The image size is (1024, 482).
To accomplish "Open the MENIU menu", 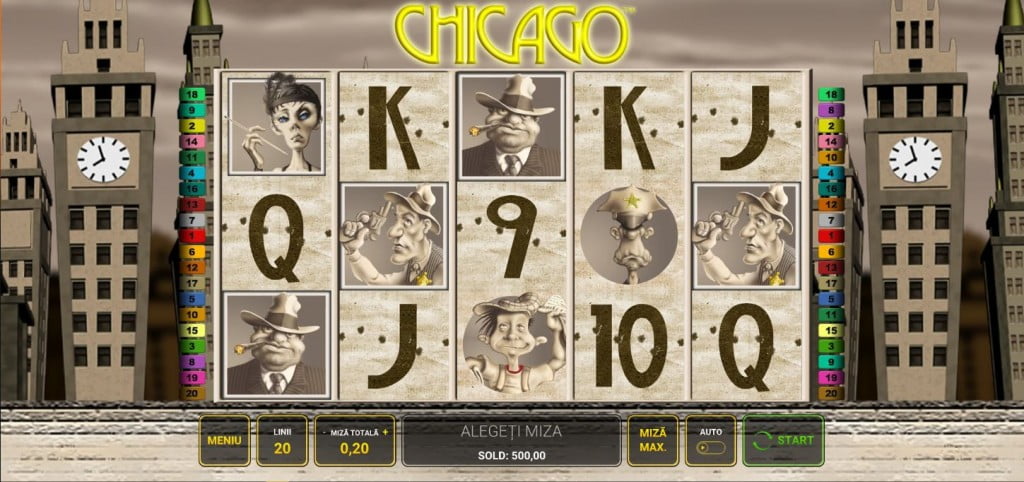I will pyautogui.click(x=224, y=440).
